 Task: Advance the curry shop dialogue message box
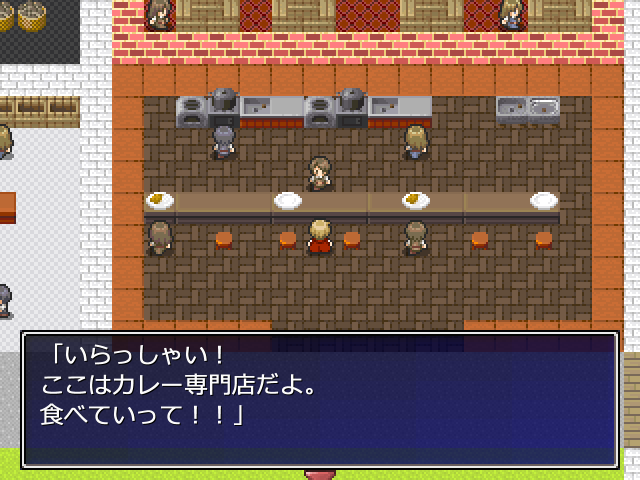pyautogui.click(x=320, y=399)
